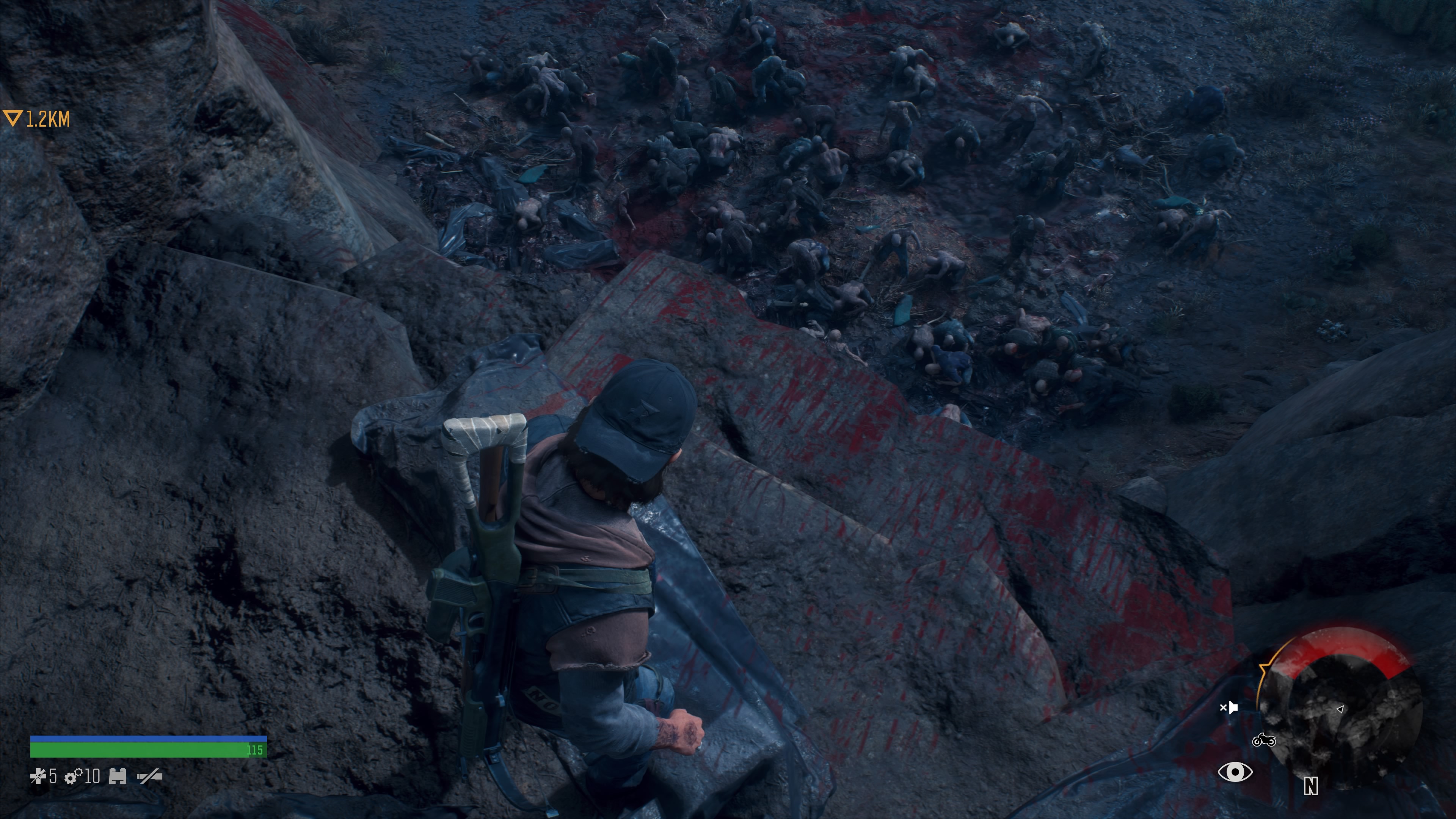Select the scrap gears icon
The image size is (1456, 819).
click(x=74, y=777)
